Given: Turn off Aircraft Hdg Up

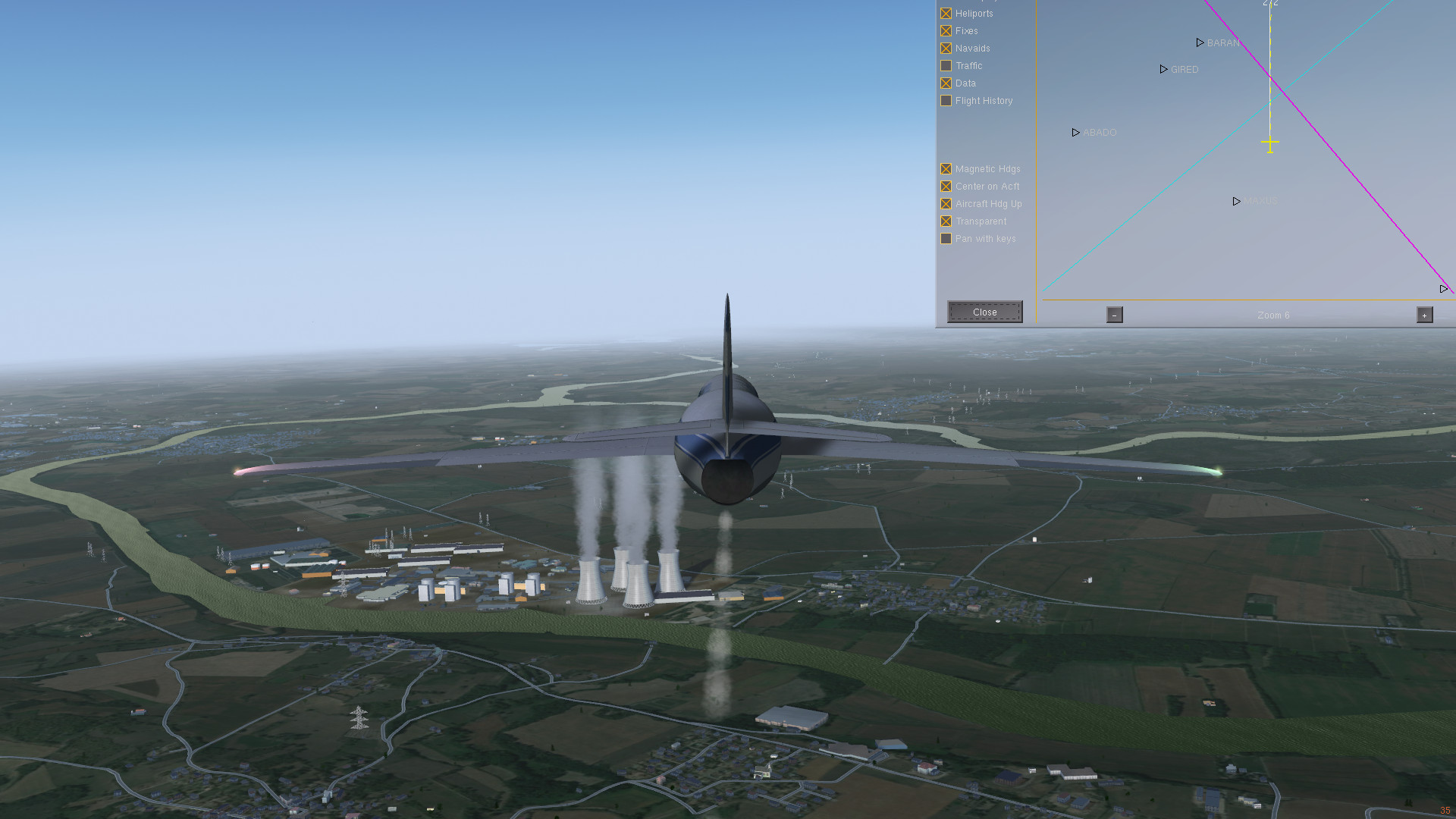Looking at the screenshot, I should (x=946, y=203).
